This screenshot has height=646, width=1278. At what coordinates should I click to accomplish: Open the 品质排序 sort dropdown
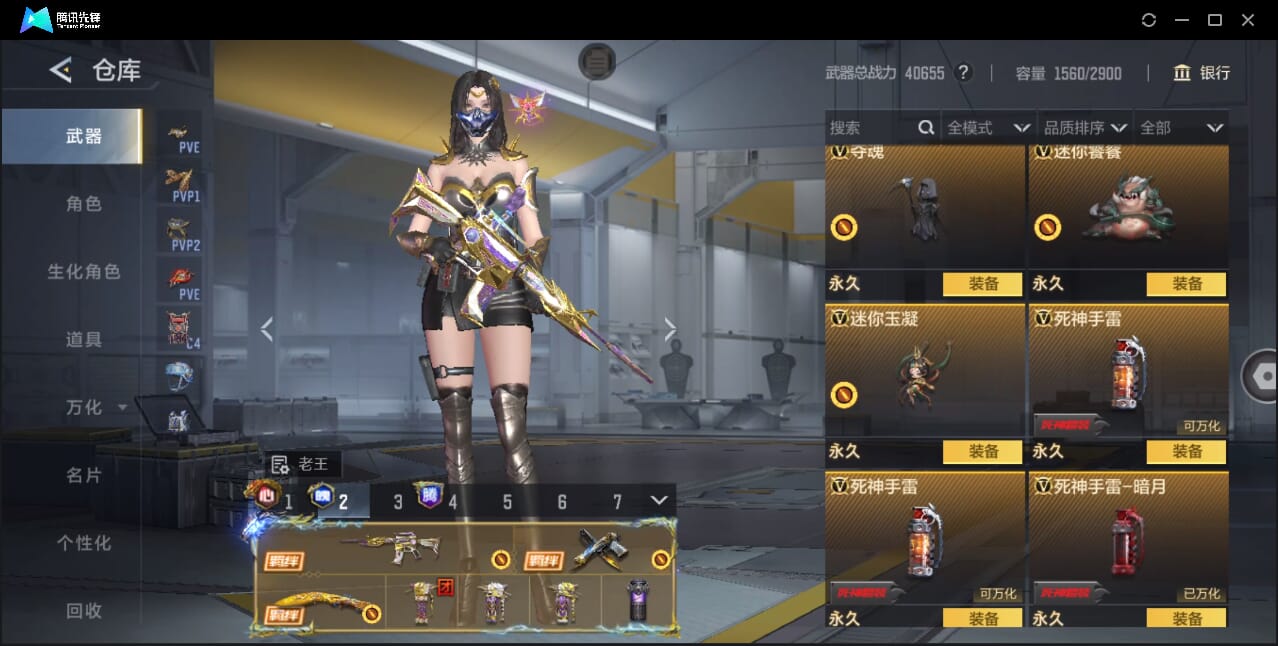pyautogui.click(x=1085, y=128)
